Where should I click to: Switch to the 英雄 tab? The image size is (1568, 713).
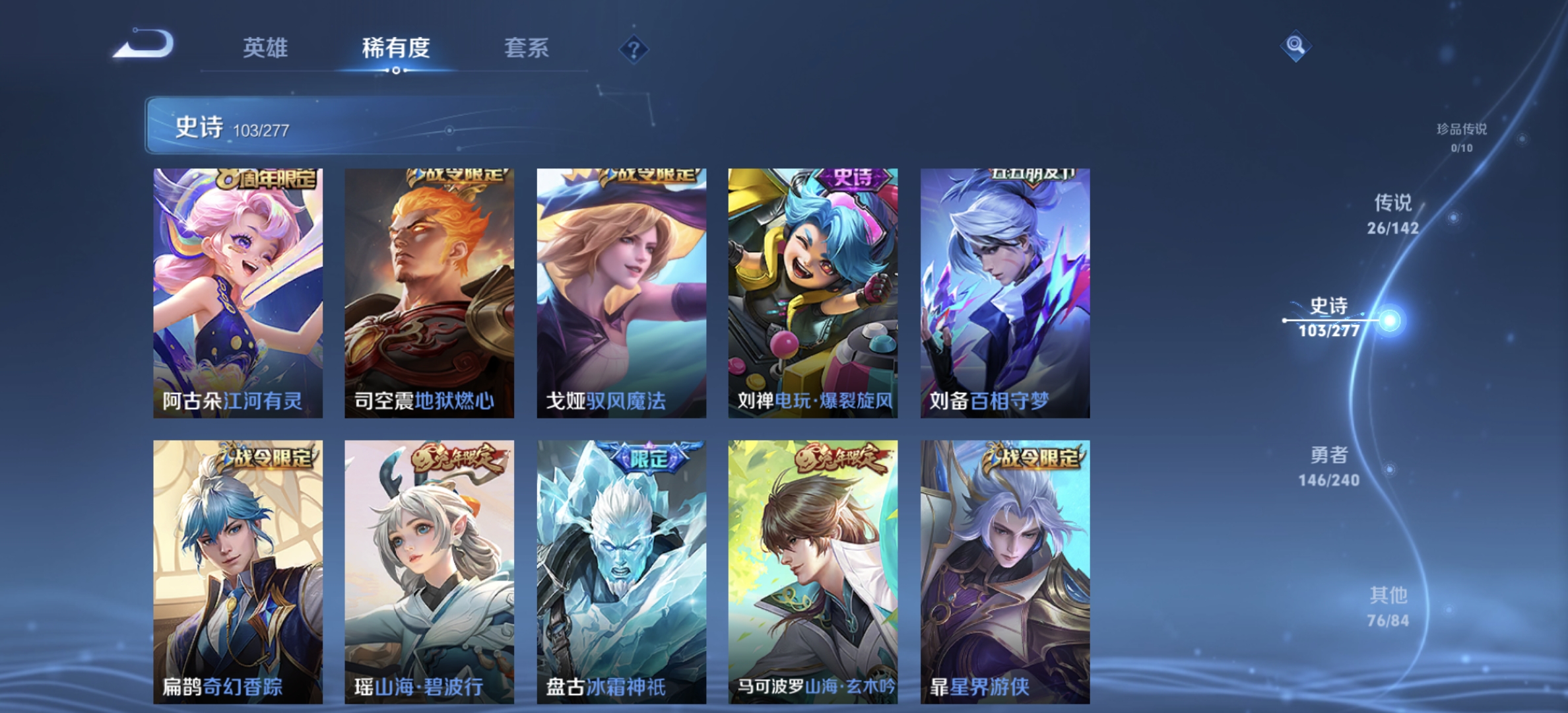point(267,48)
